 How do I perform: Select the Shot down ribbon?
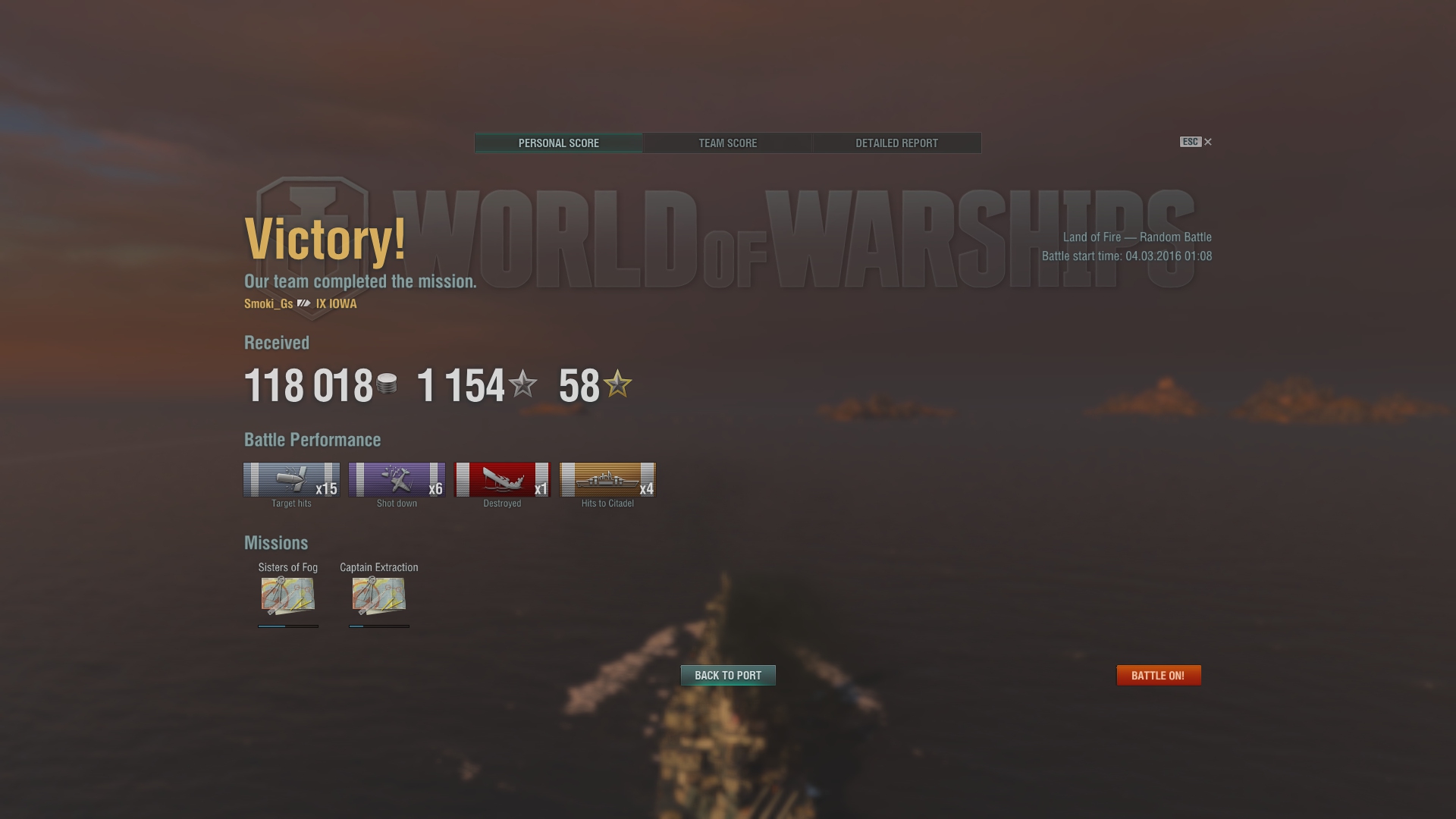[x=397, y=480]
